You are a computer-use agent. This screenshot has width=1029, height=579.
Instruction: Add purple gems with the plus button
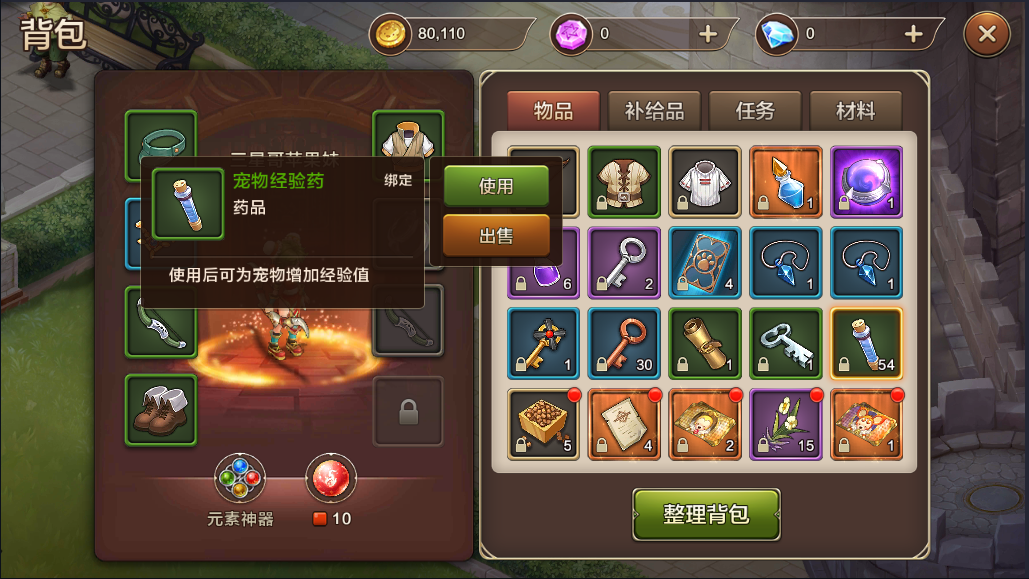[708, 34]
